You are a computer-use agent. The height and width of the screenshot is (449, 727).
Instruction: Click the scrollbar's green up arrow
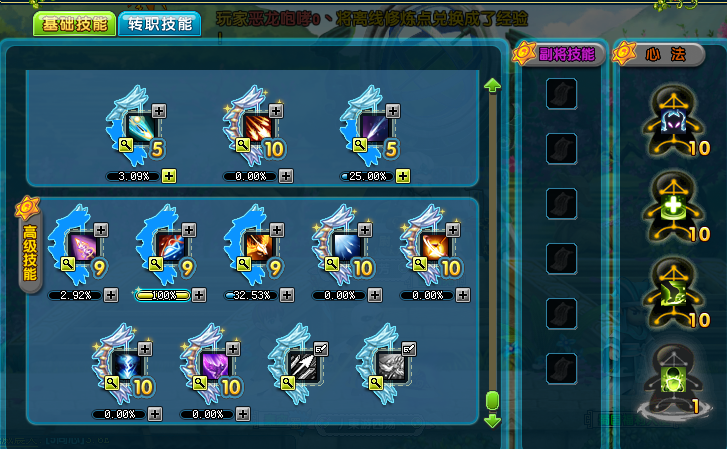(x=492, y=86)
